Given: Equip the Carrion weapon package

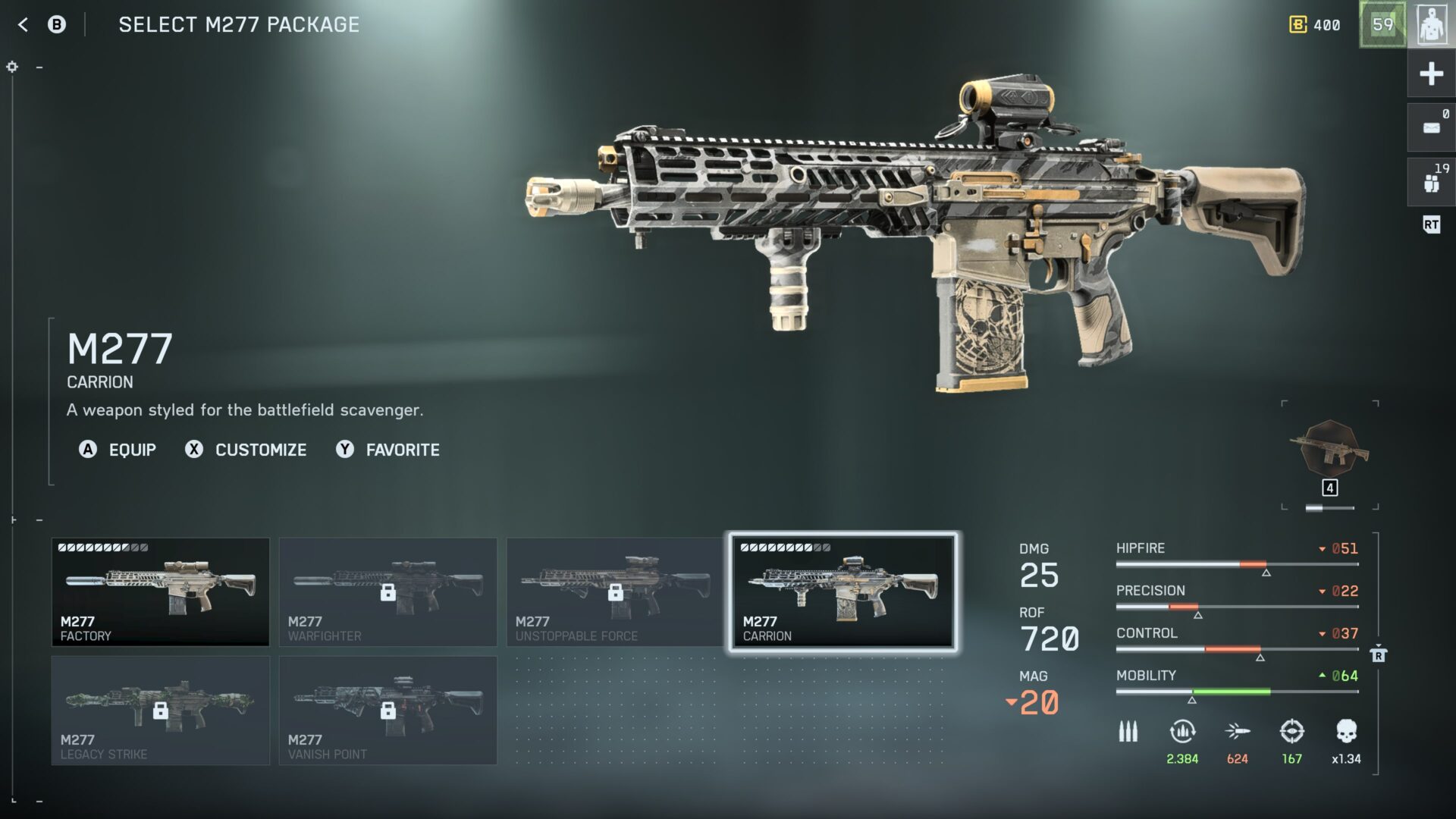Looking at the screenshot, I should click(118, 450).
